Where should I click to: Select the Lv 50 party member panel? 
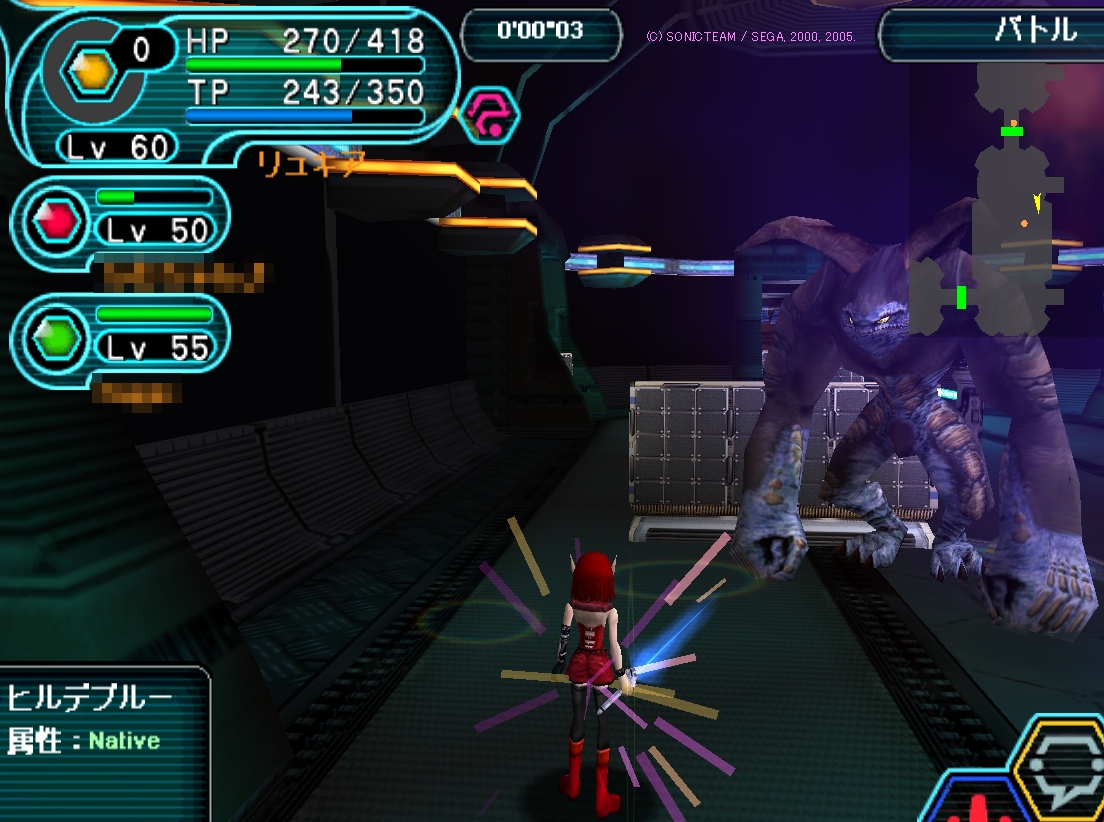point(122,217)
